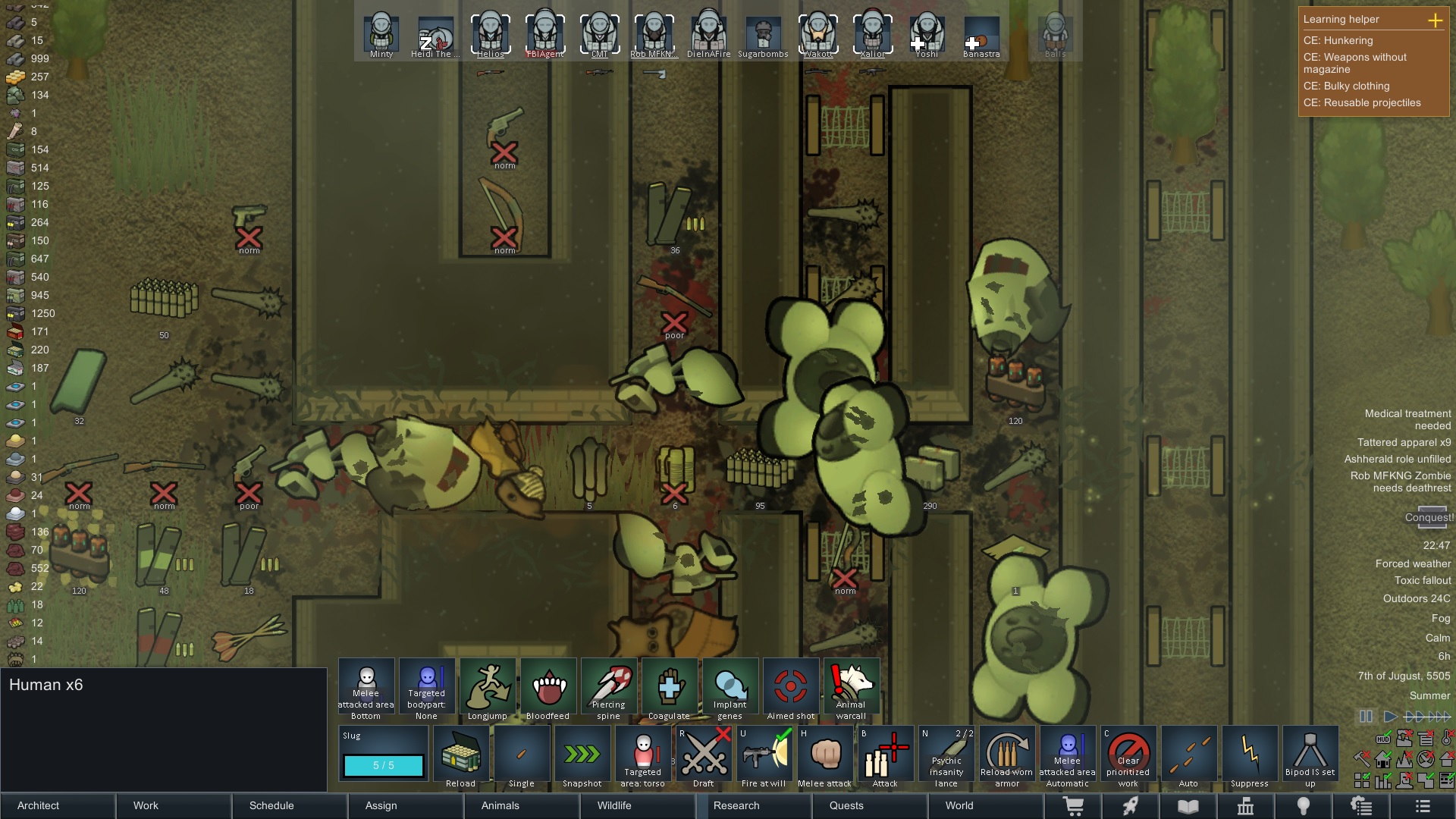Click the Reload command
The height and width of the screenshot is (819, 1456).
(460, 755)
